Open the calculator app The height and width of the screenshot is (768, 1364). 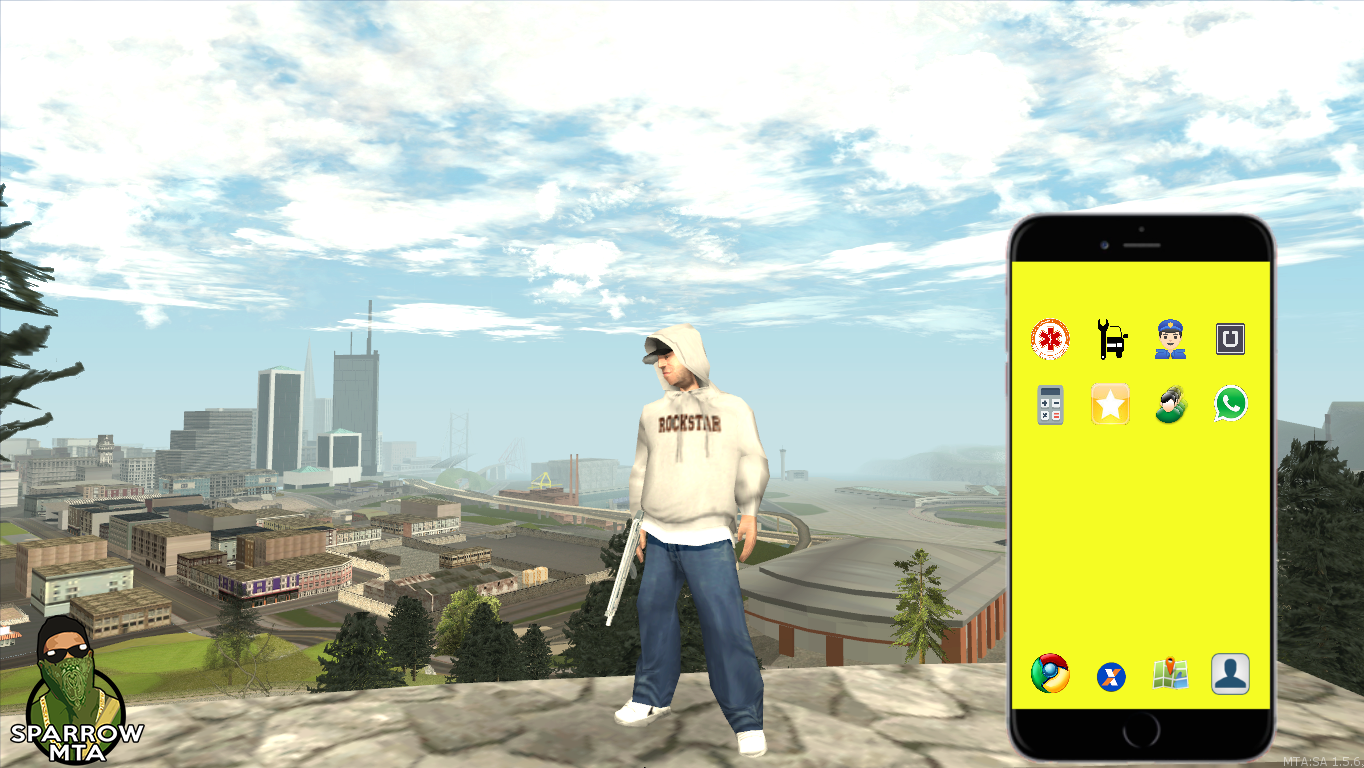click(1048, 404)
